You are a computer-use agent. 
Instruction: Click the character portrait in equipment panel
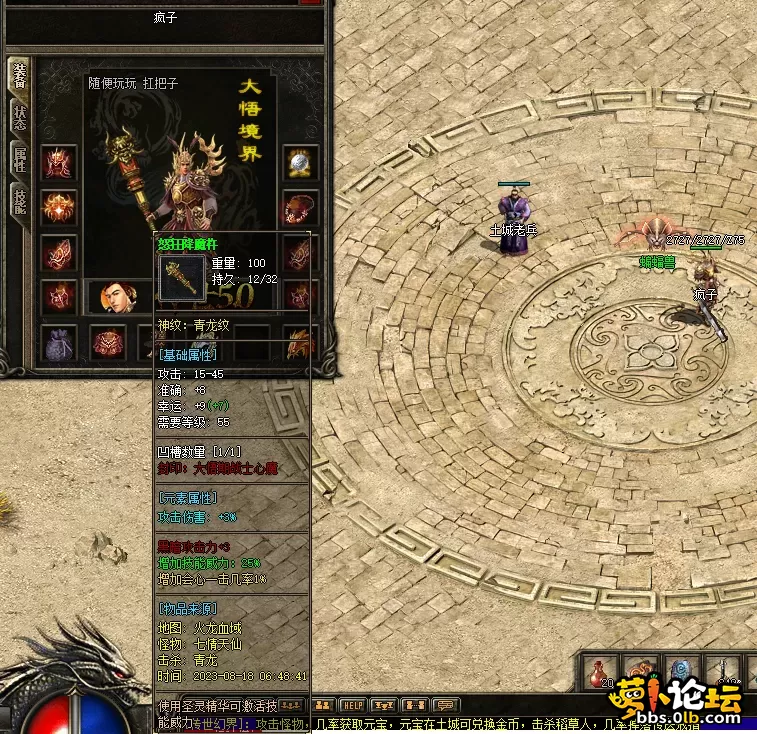click(x=119, y=298)
